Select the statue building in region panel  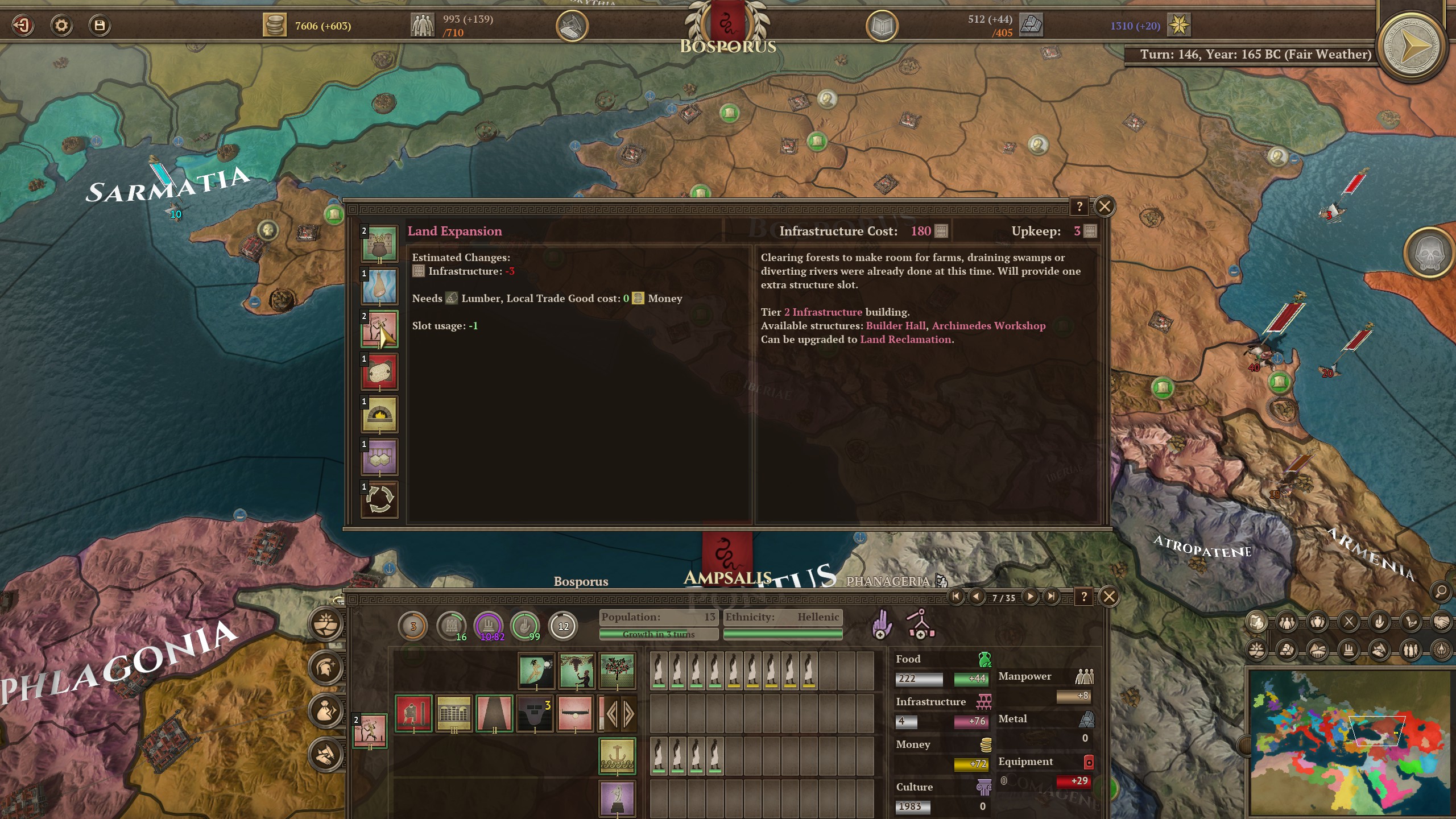(x=617, y=798)
